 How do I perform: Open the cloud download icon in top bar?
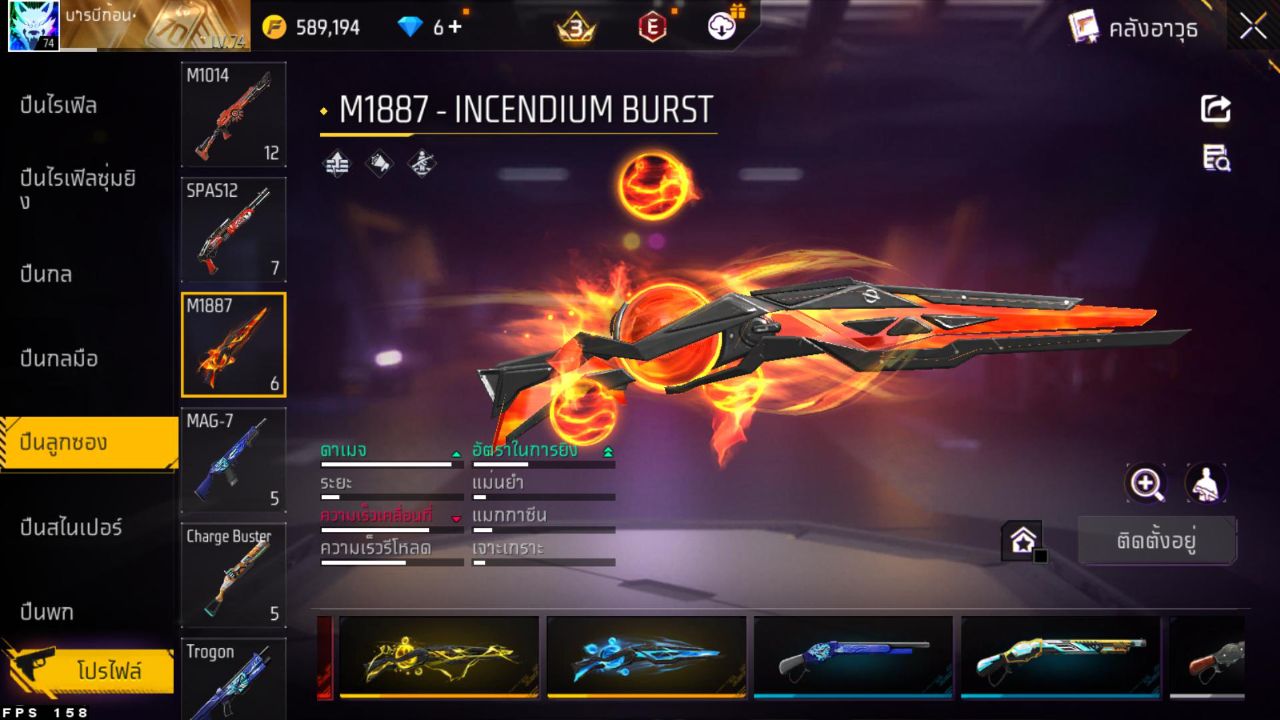point(720,26)
